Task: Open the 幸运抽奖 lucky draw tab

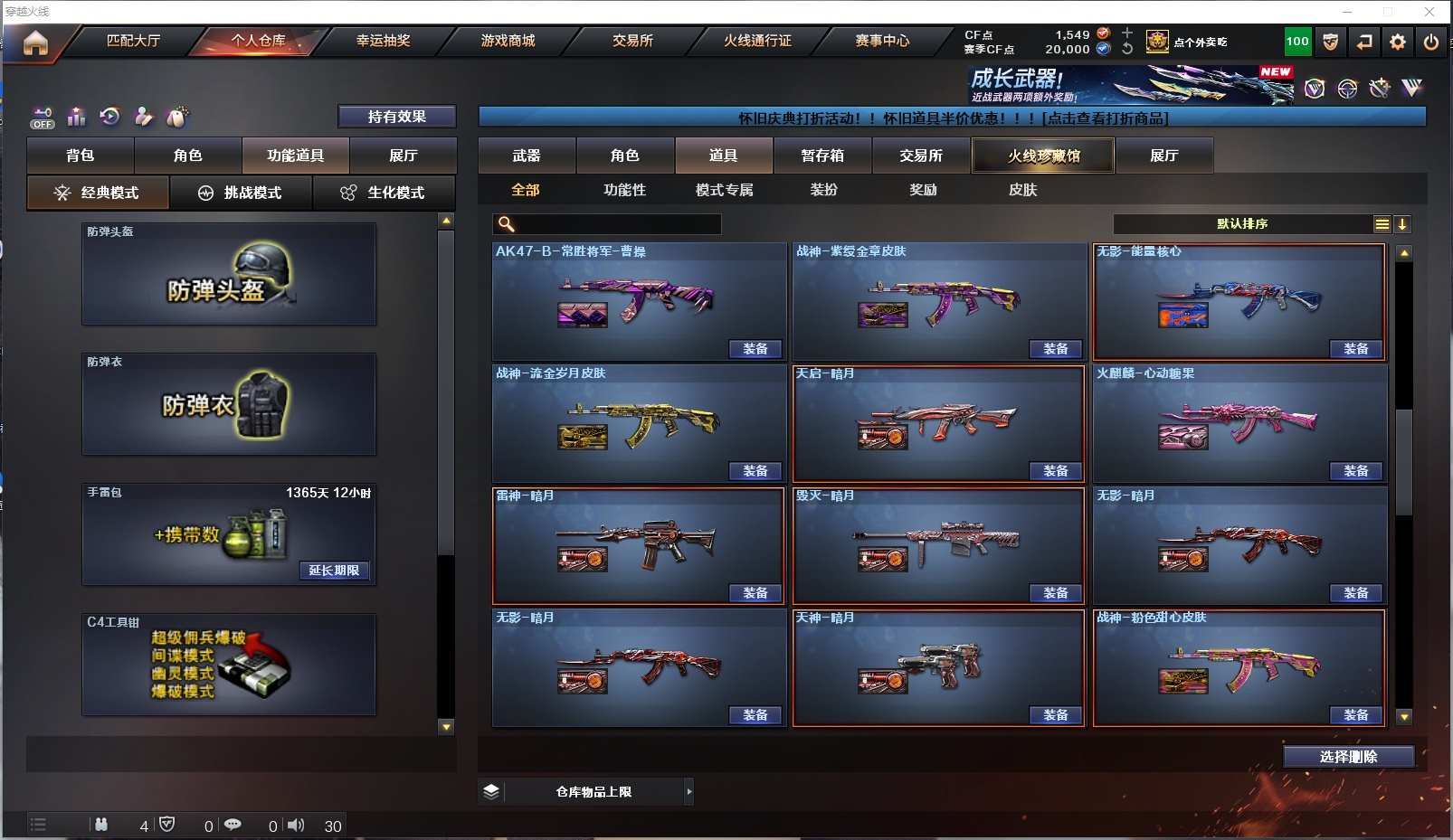Action: [383, 41]
